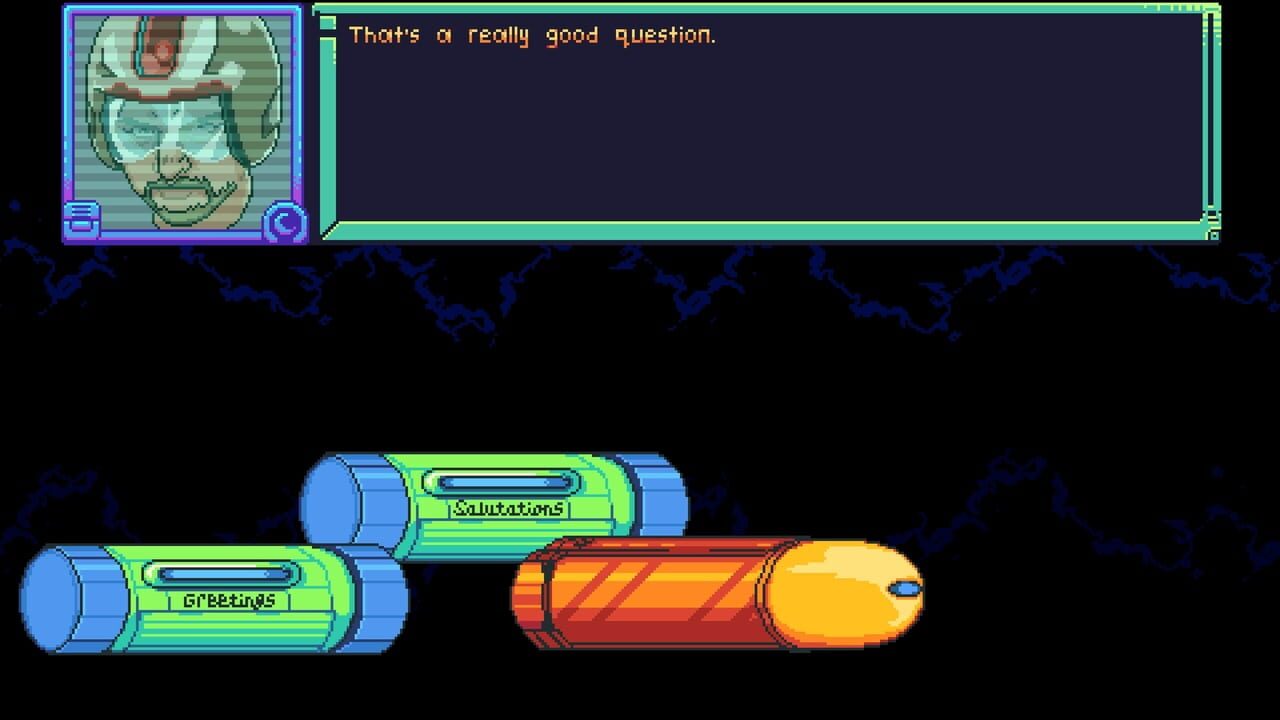
Task: Select the menu icon on the portrait frame
Action: pyautogui.click(x=80, y=215)
